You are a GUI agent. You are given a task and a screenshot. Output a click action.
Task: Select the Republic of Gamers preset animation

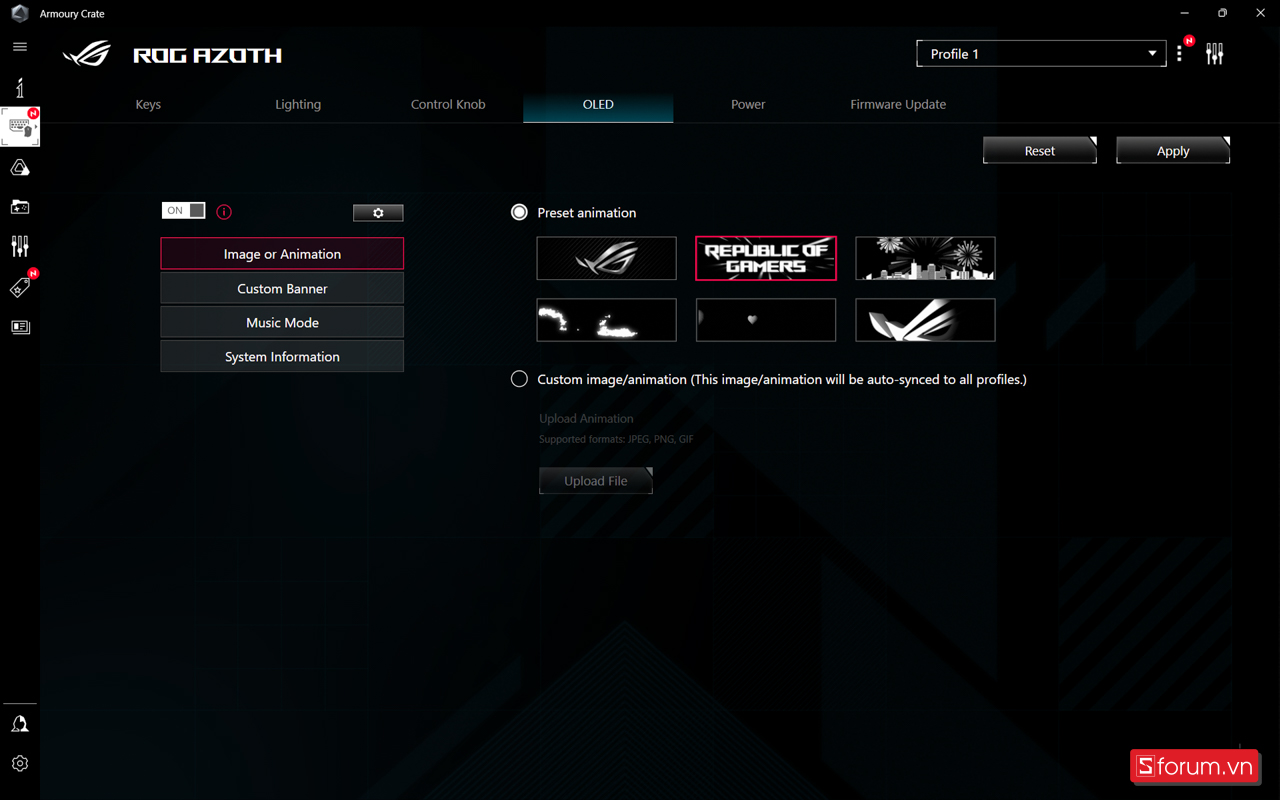766,258
